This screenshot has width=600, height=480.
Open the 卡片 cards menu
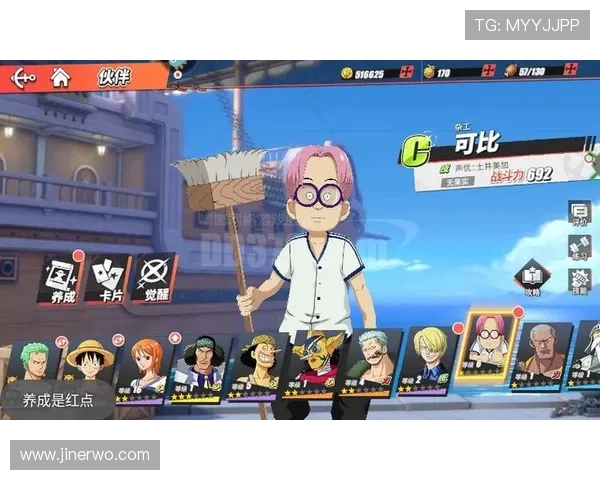pyautogui.click(x=107, y=279)
